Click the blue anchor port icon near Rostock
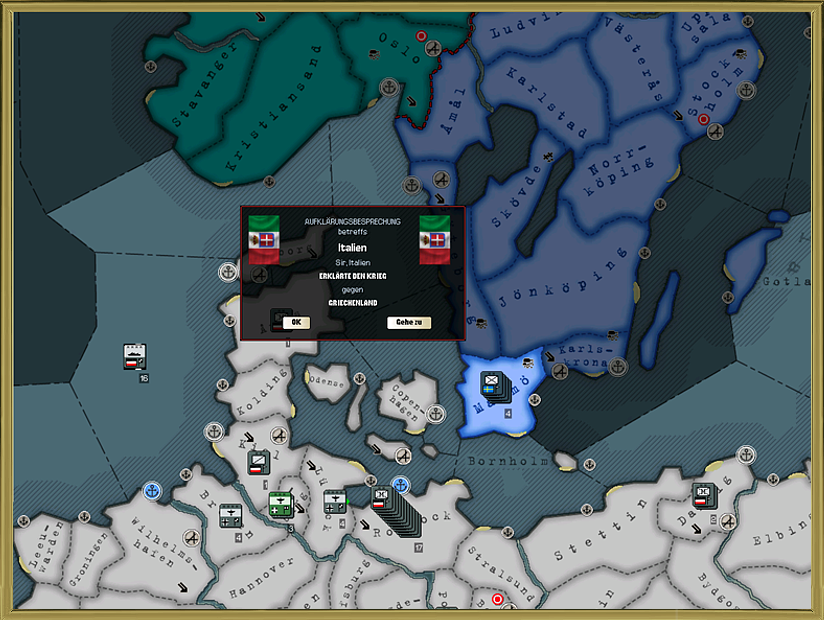824x620 pixels. 401,485
